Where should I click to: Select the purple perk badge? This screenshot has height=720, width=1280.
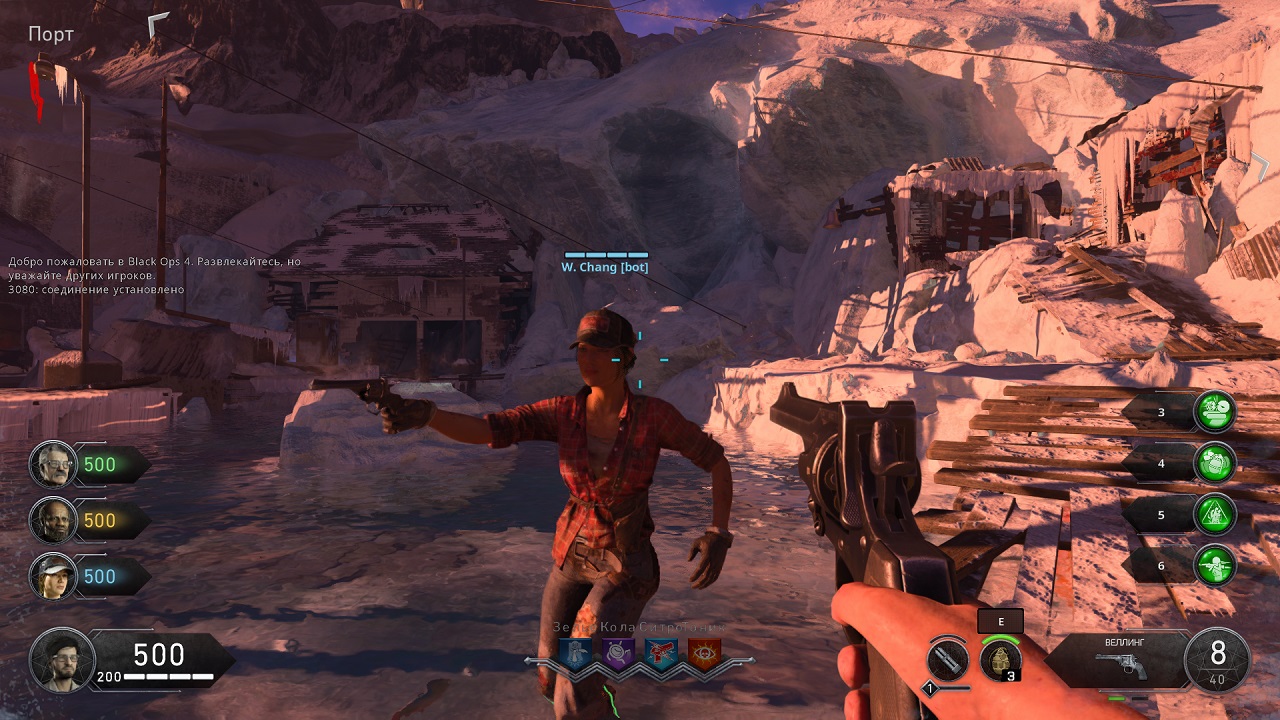(x=617, y=654)
